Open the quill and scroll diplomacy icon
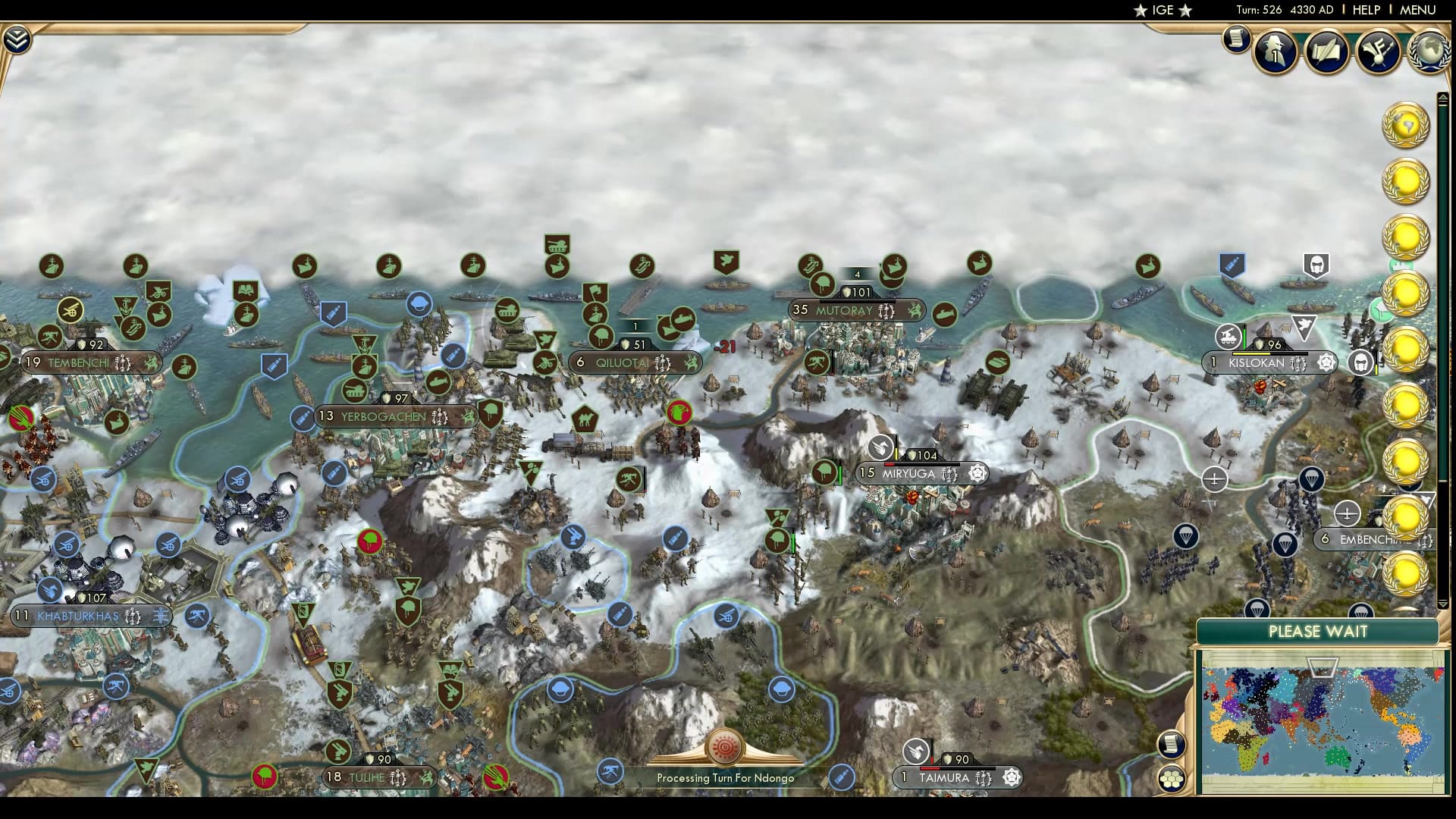The width and height of the screenshot is (1456, 819). click(1326, 52)
